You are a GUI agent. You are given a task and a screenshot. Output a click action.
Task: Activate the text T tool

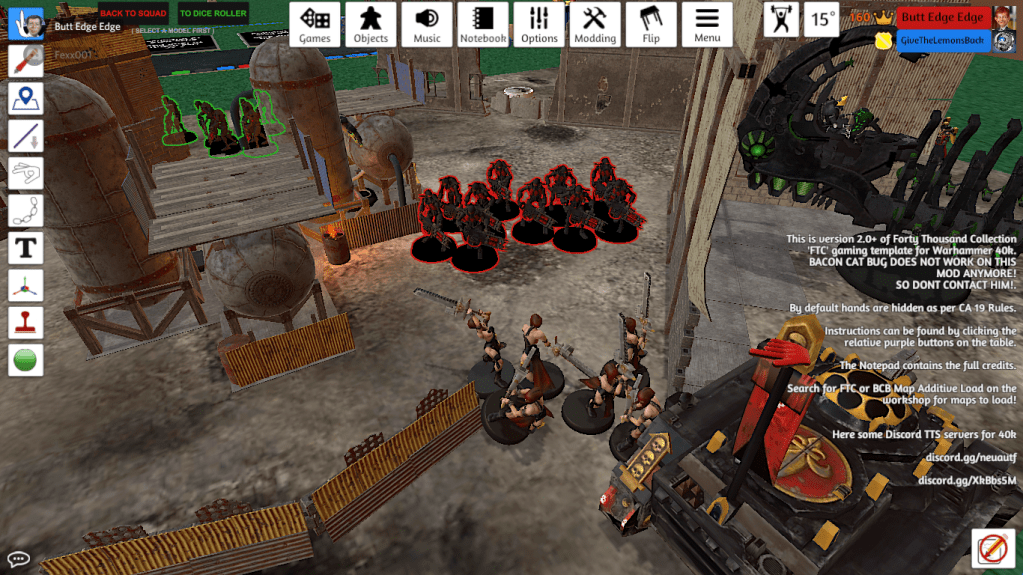25,247
